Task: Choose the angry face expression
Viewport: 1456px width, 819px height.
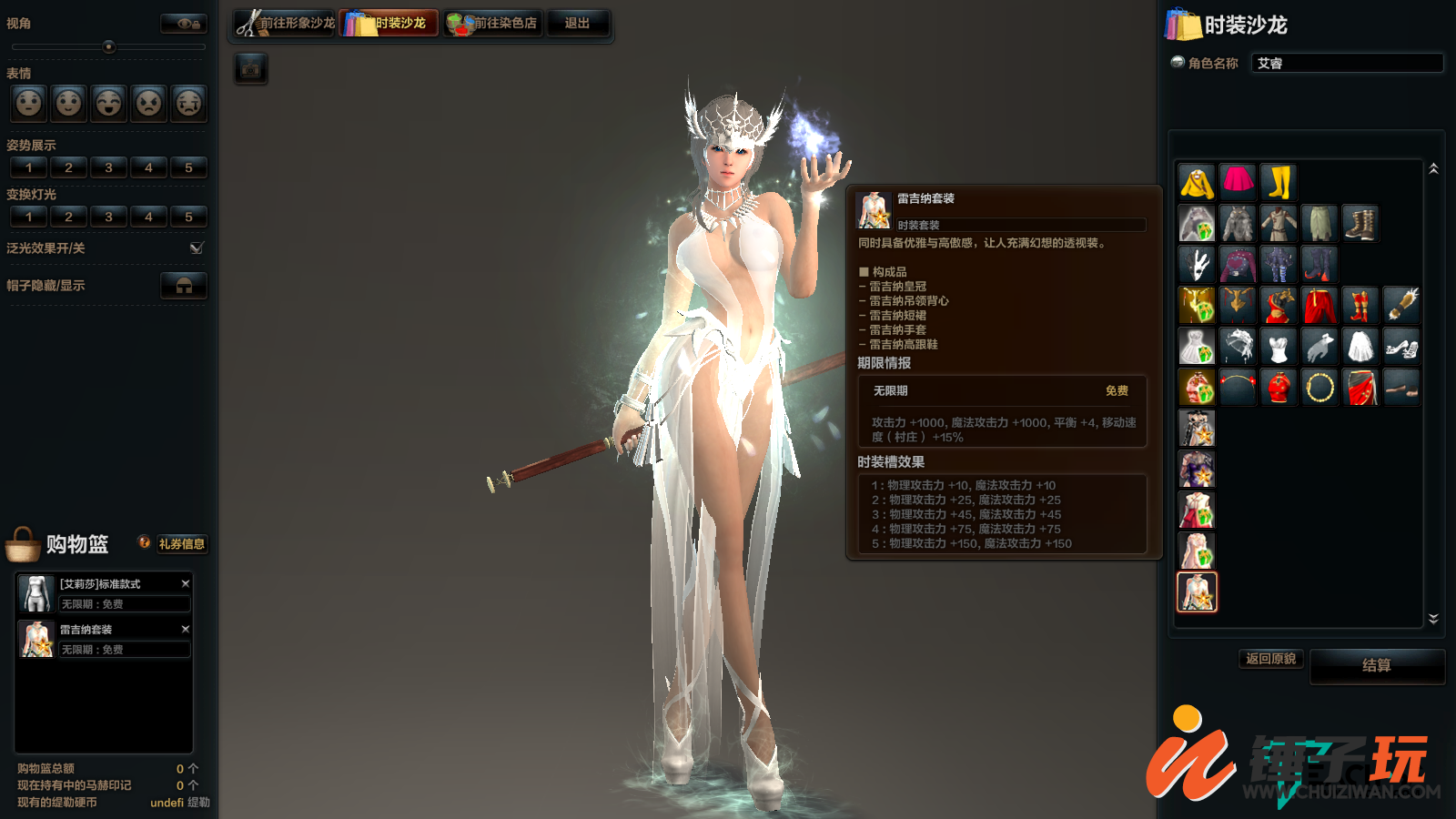Action: pos(149,103)
